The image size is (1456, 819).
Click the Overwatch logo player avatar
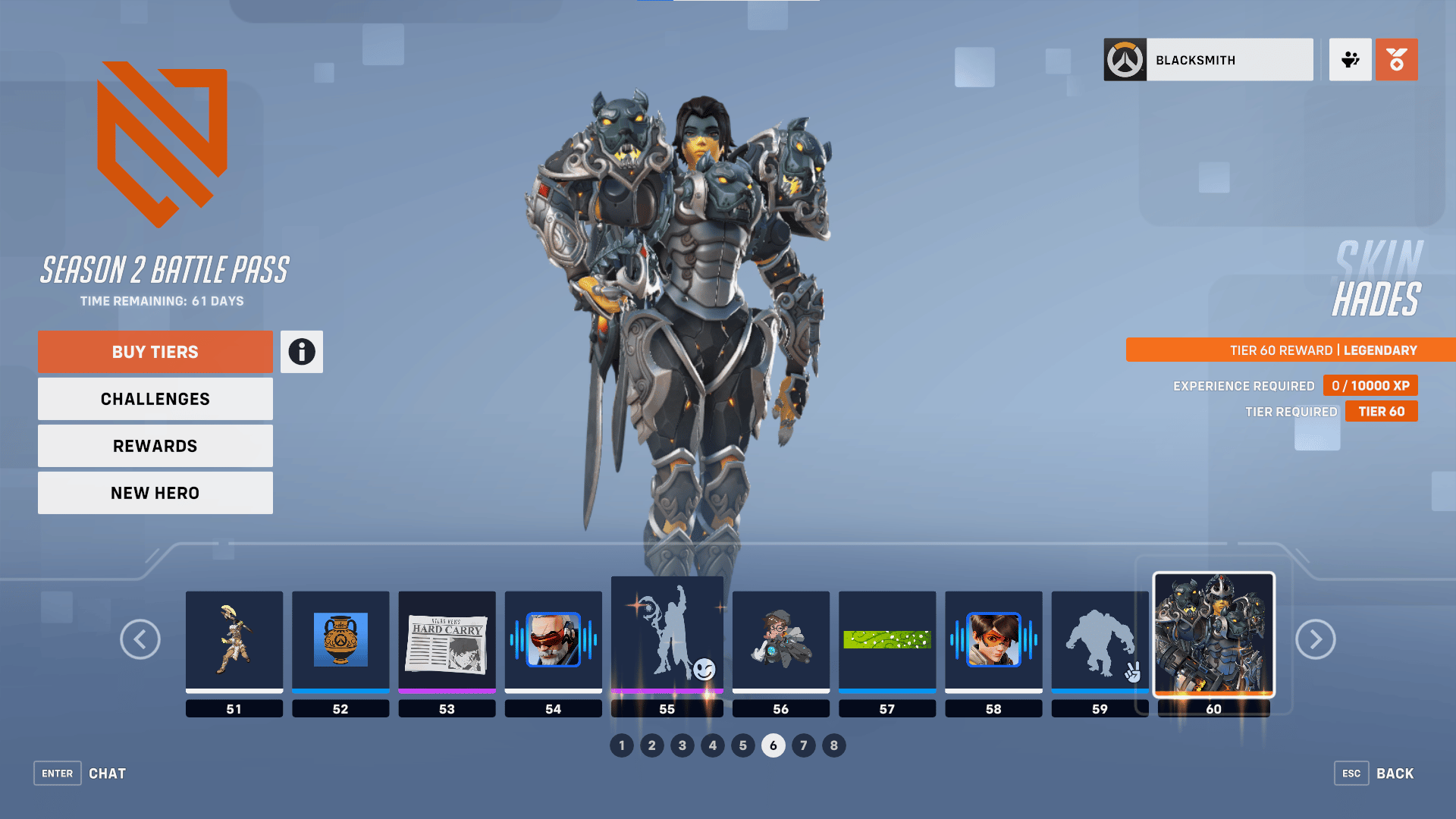1125,59
